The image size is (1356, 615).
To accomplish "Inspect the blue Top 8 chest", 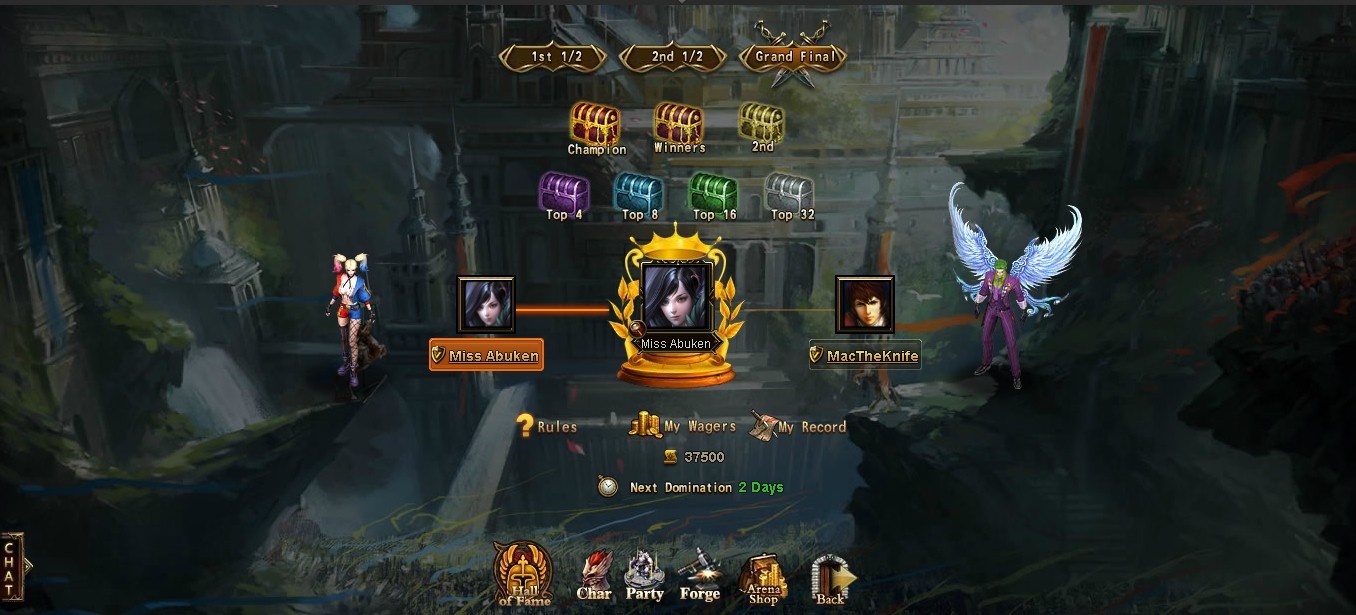I will [636, 192].
